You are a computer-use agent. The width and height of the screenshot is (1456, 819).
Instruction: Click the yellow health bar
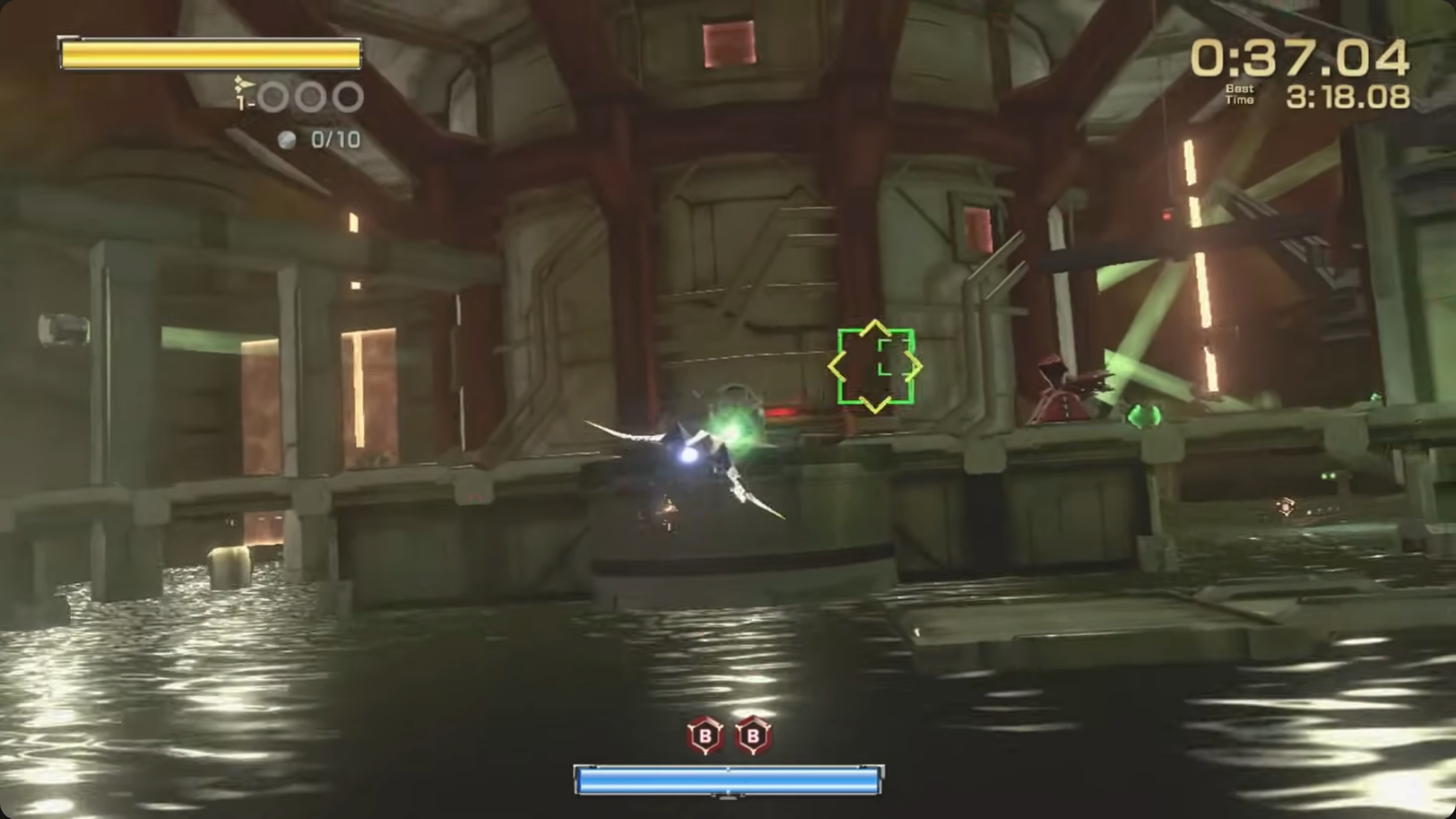click(x=209, y=52)
